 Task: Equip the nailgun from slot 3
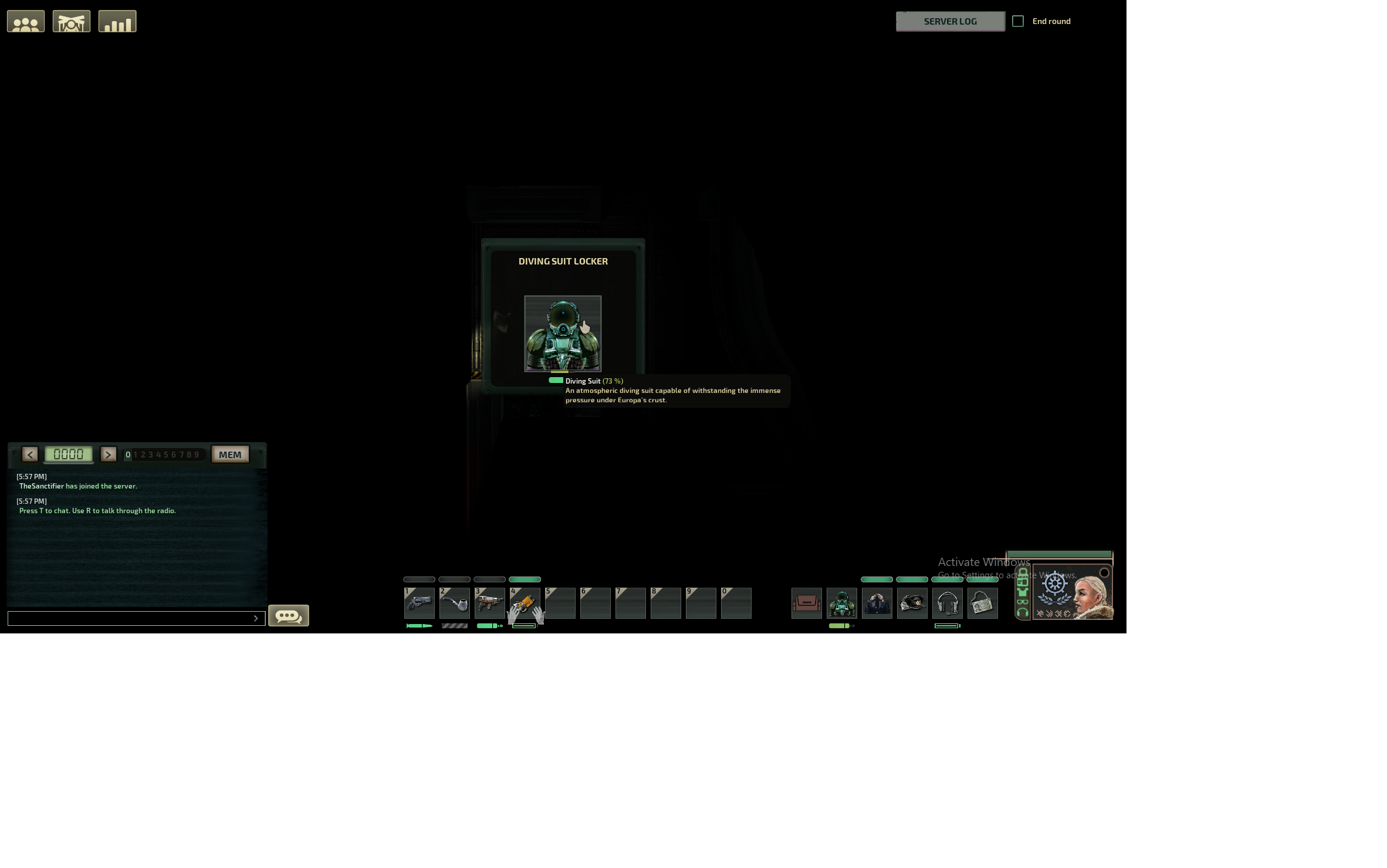489,603
